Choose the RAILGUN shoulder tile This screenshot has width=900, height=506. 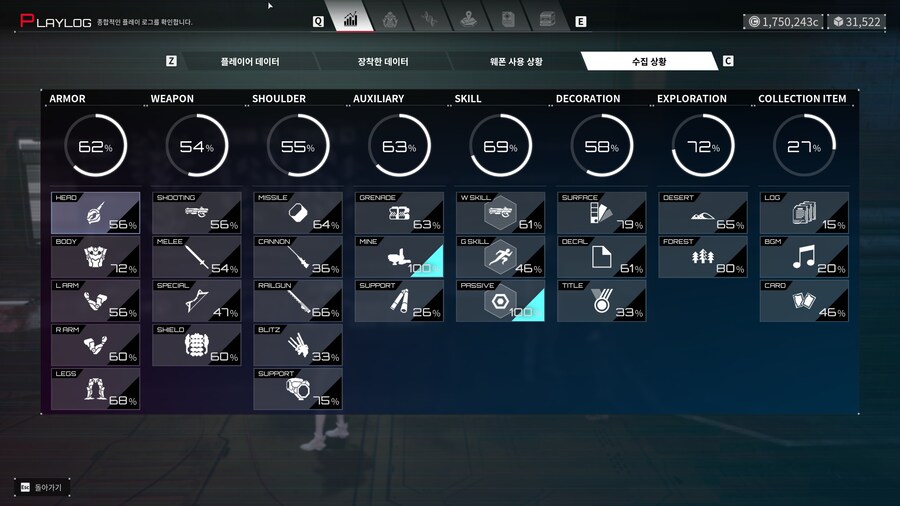[298, 301]
